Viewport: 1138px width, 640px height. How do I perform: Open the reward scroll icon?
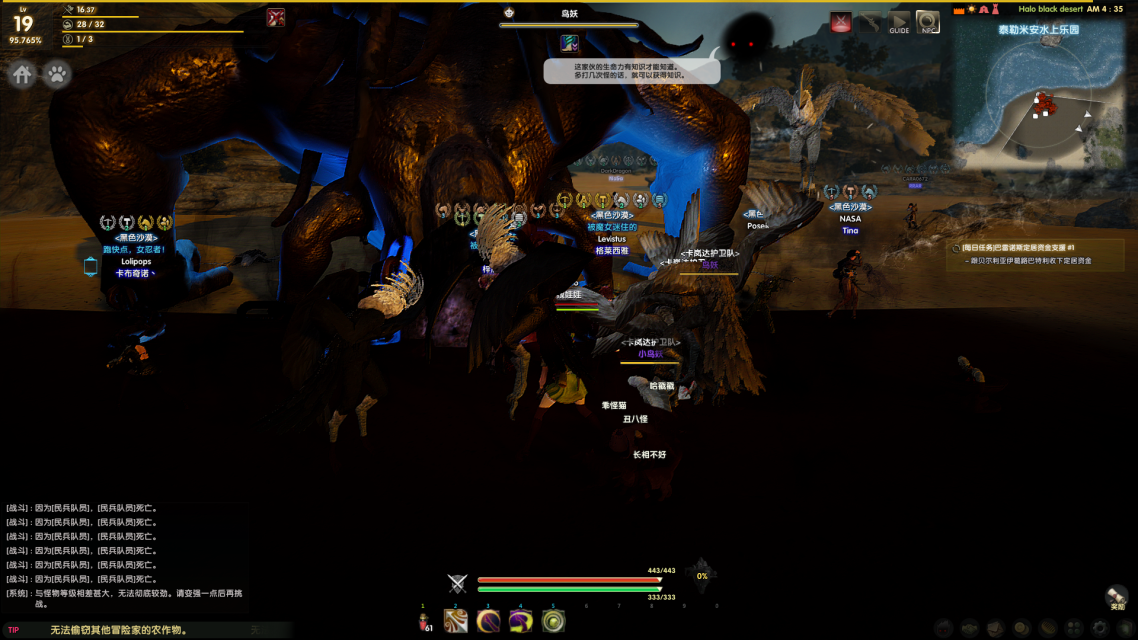coord(1116,596)
